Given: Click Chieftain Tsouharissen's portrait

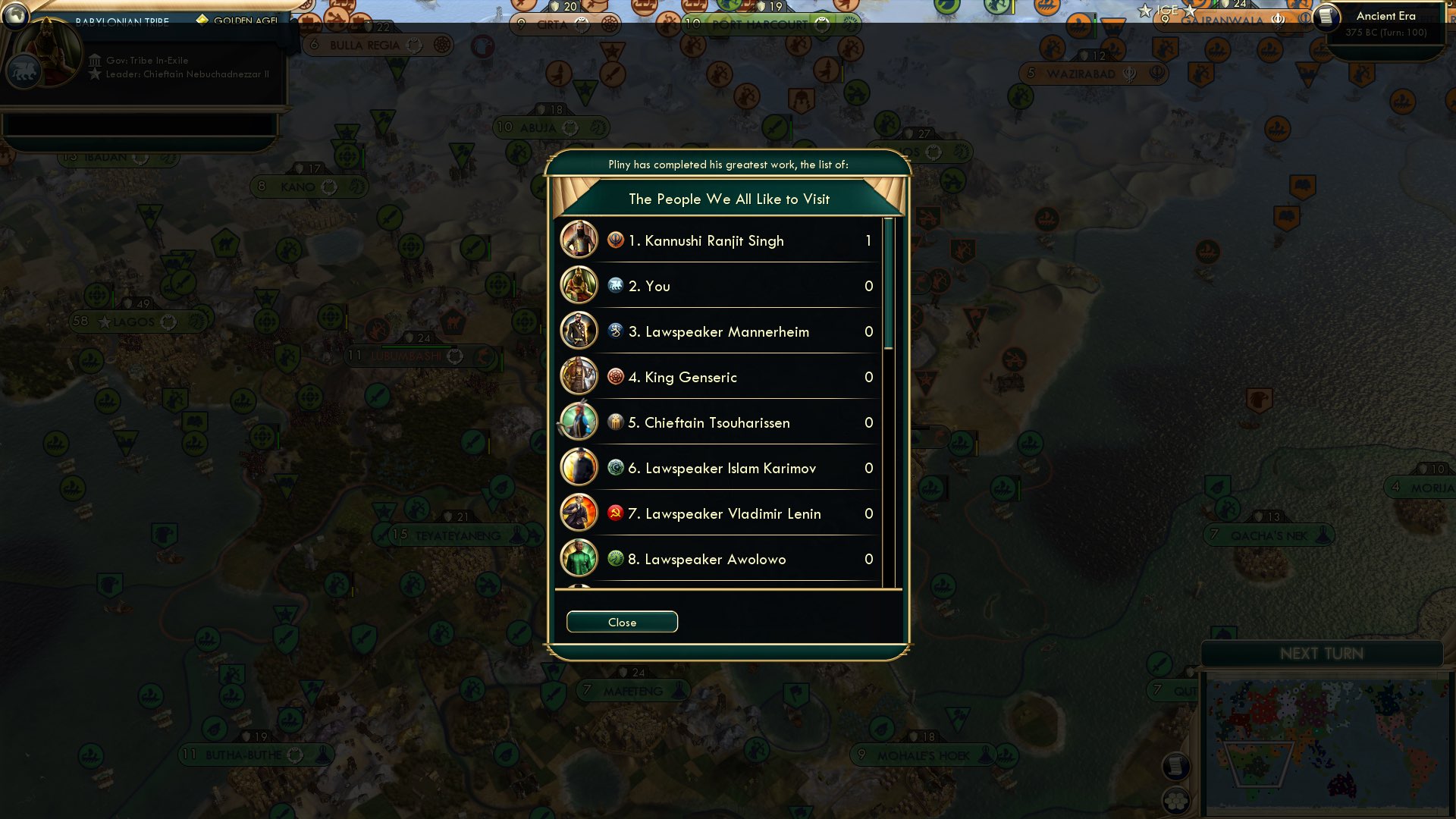Looking at the screenshot, I should (x=579, y=422).
